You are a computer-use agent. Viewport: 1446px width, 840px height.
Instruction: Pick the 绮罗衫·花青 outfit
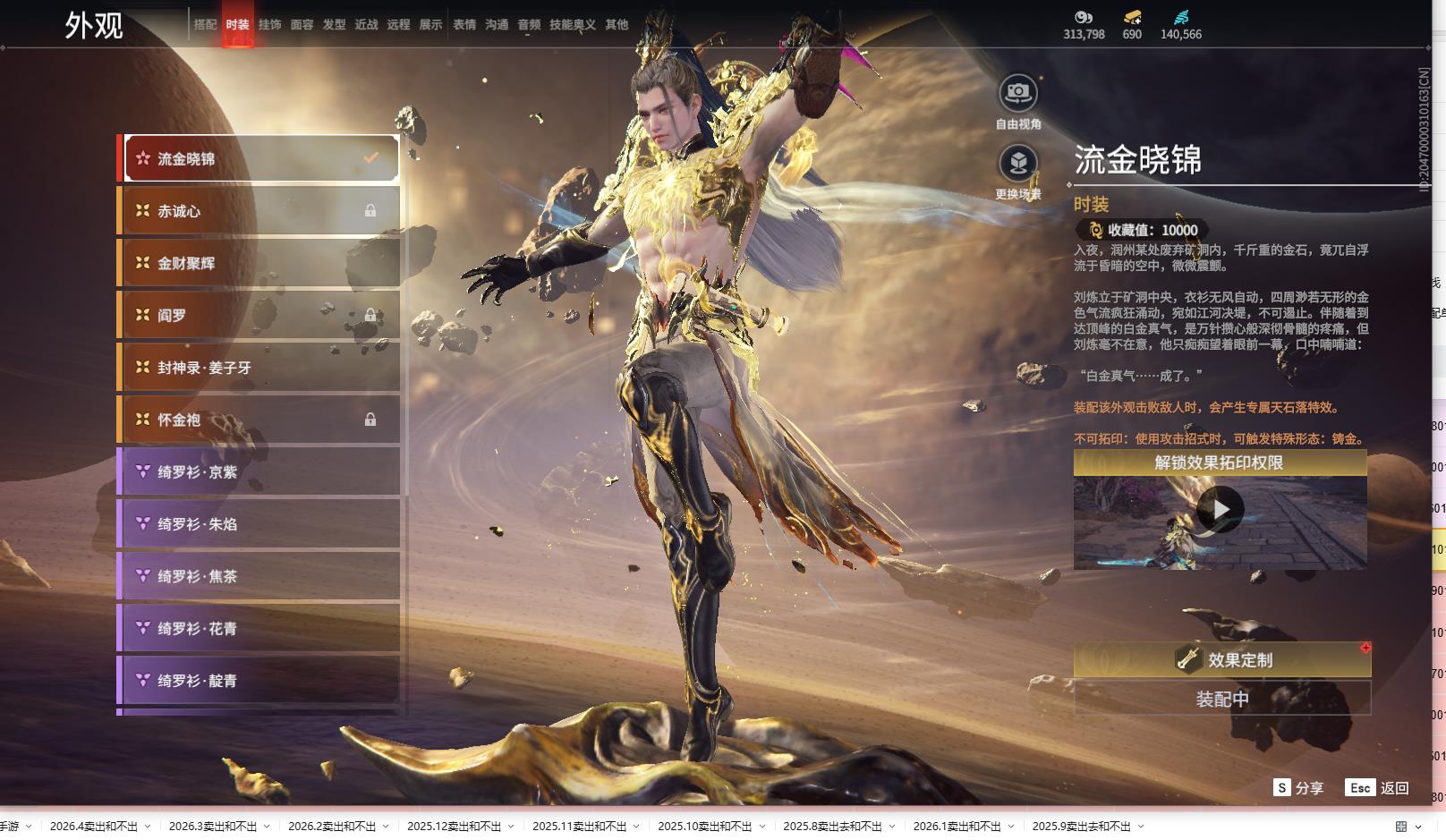point(259,629)
